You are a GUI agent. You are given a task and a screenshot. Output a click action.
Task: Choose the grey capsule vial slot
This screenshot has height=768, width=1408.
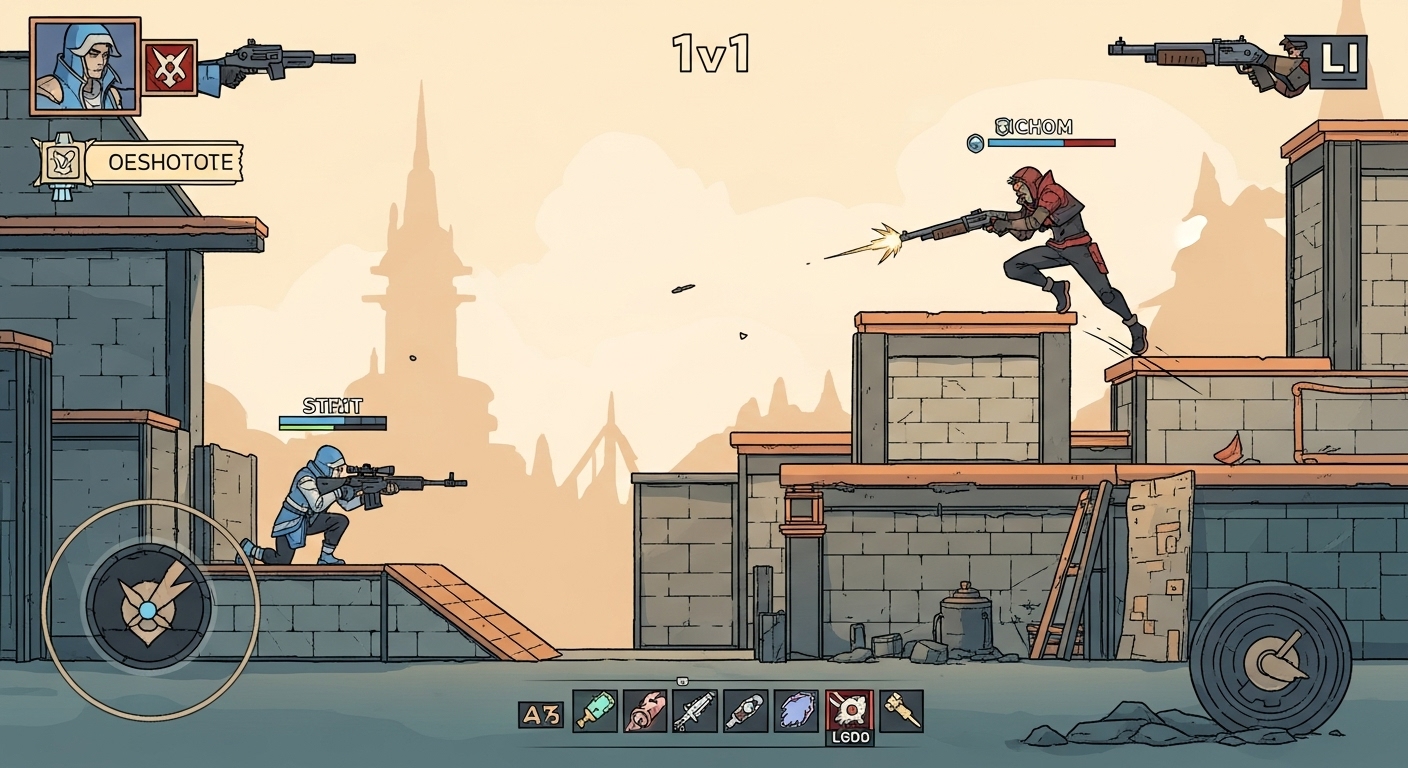click(x=745, y=711)
